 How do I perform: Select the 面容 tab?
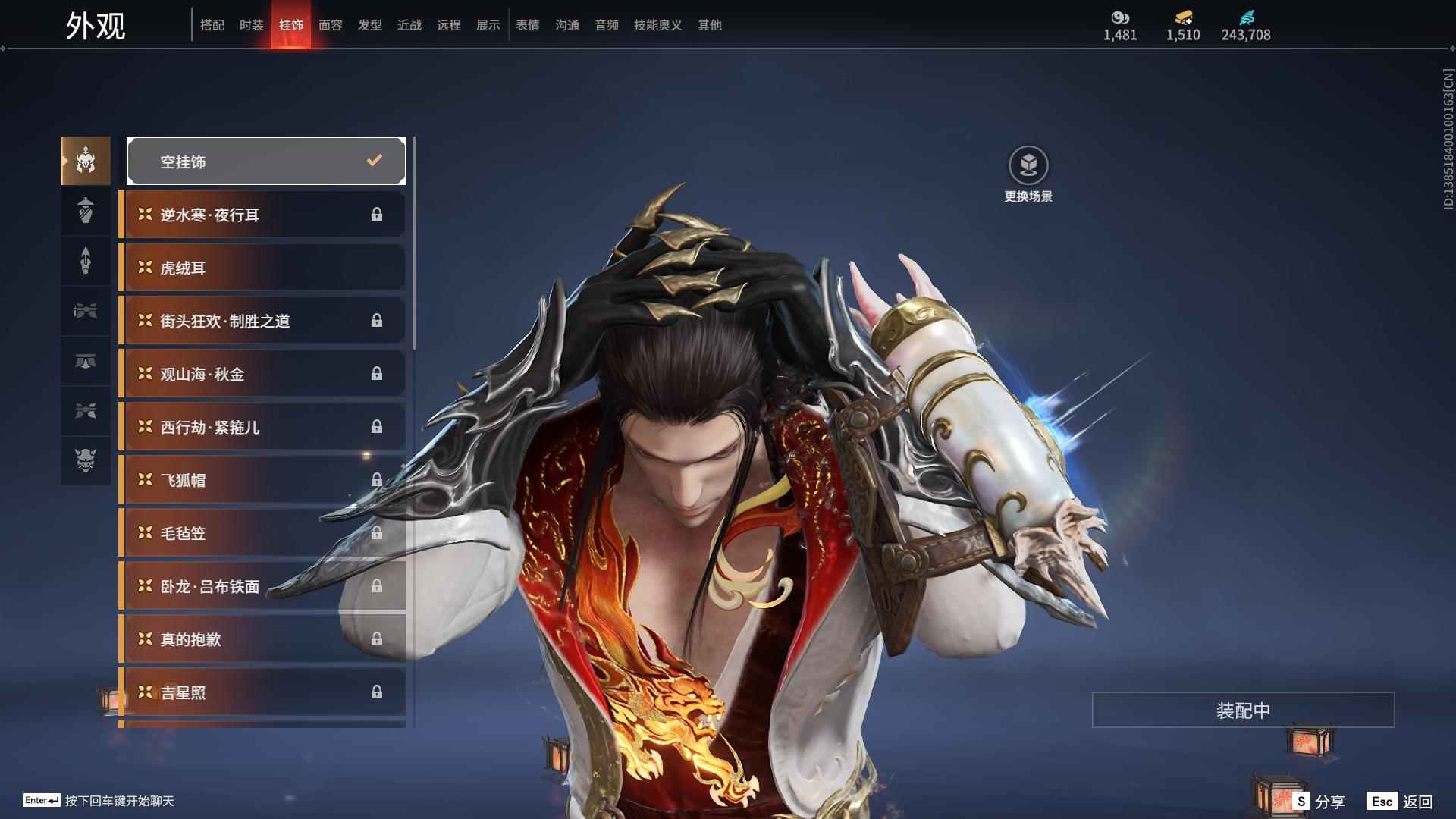[330, 25]
